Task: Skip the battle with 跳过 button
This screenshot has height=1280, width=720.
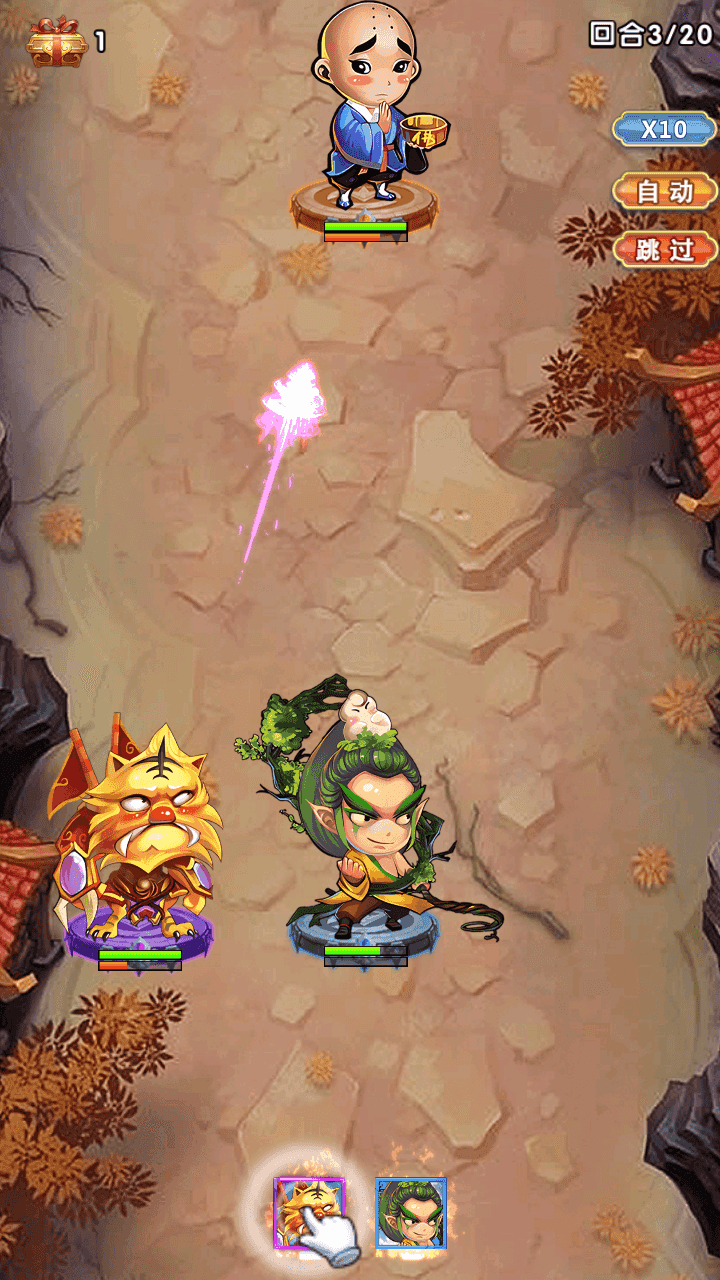Action: (x=664, y=249)
